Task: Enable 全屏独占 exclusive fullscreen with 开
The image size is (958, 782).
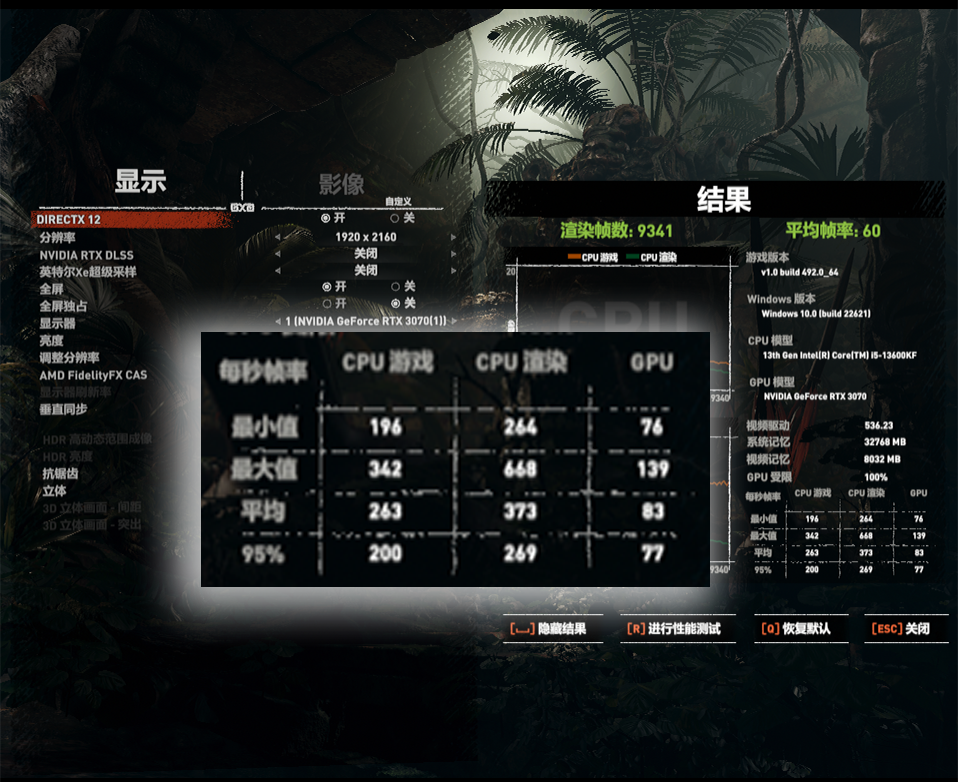Action: click(x=326, y=303)
